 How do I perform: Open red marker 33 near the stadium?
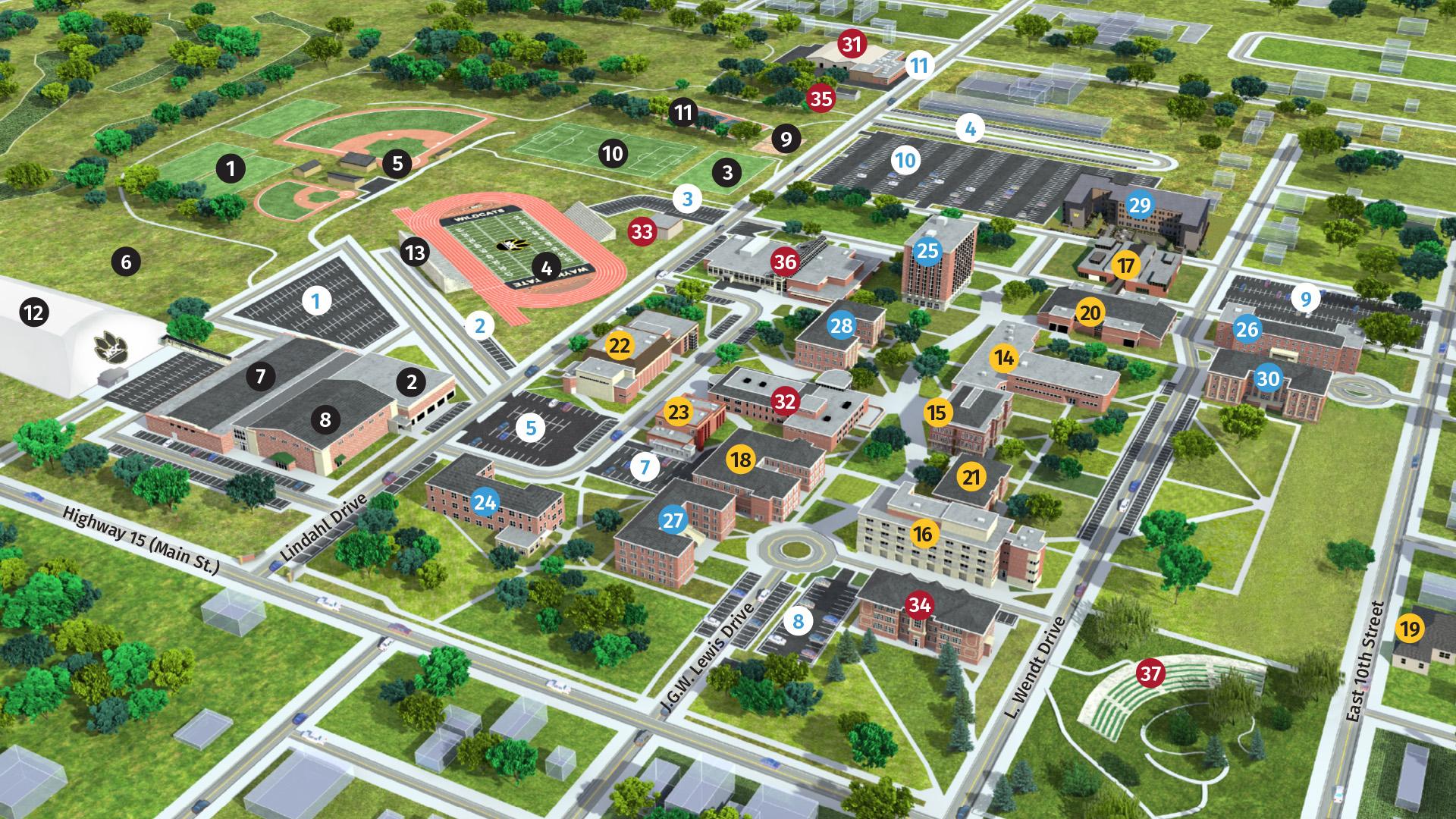[x=642, y=231]
